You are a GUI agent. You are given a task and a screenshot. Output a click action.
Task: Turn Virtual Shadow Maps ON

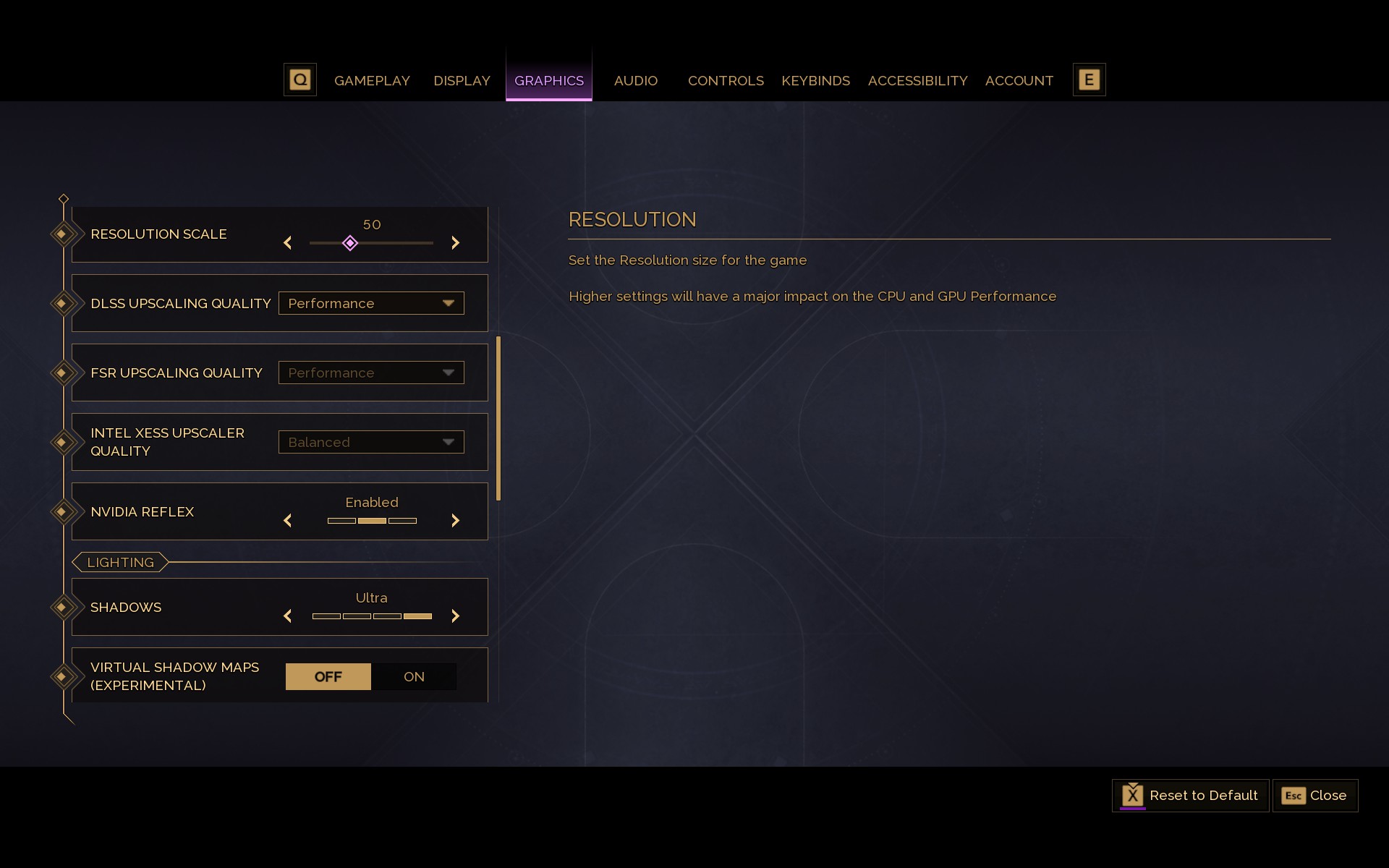[x=414, y=676]
